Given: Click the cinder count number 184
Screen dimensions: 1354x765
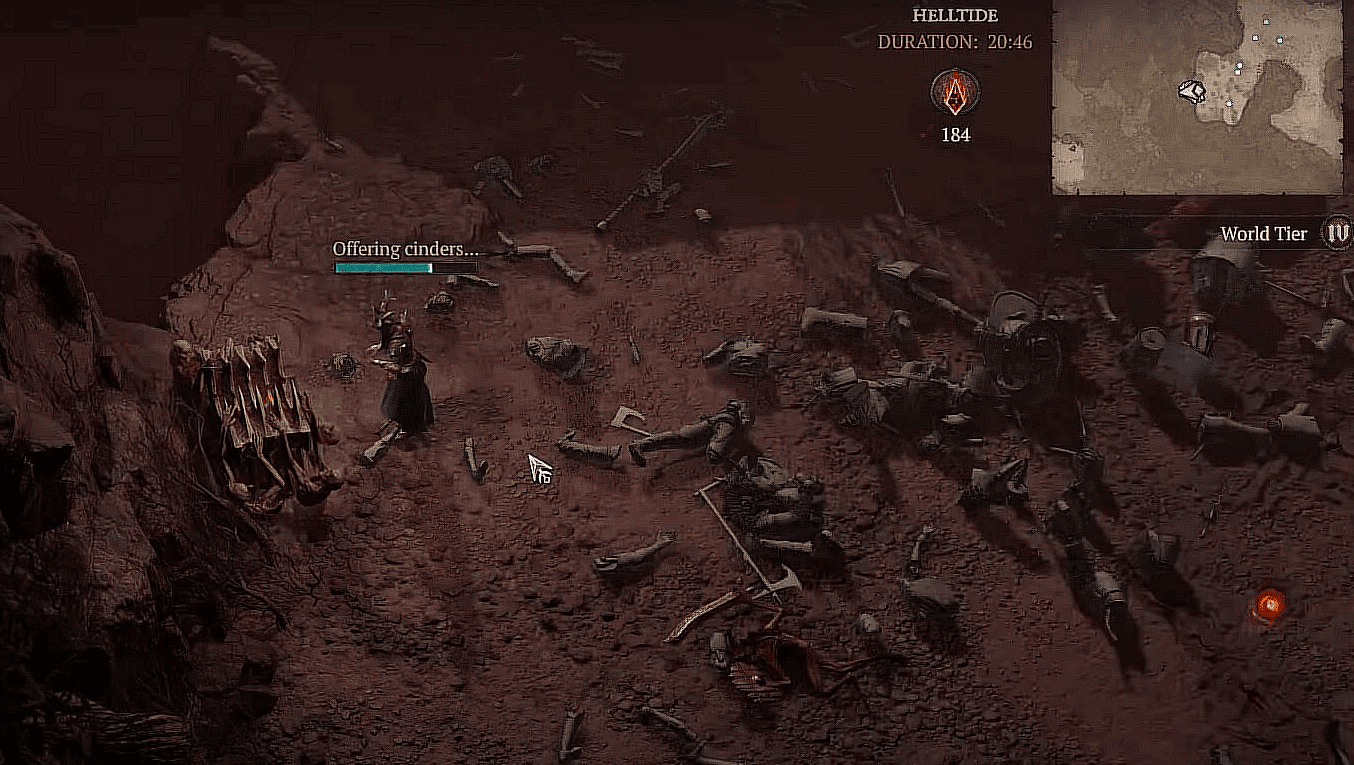Looking at the screenshot, I should (x=953, y=134).
